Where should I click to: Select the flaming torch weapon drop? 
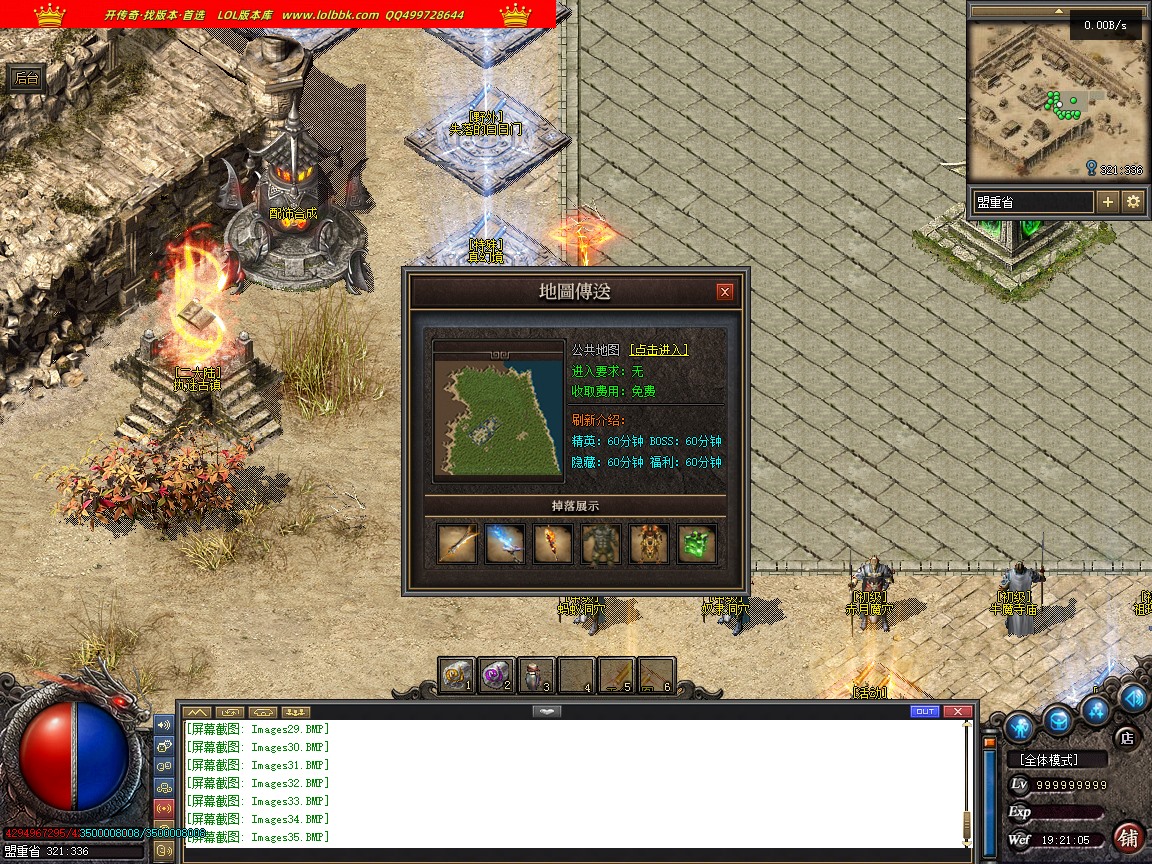(x=553, y=544)
